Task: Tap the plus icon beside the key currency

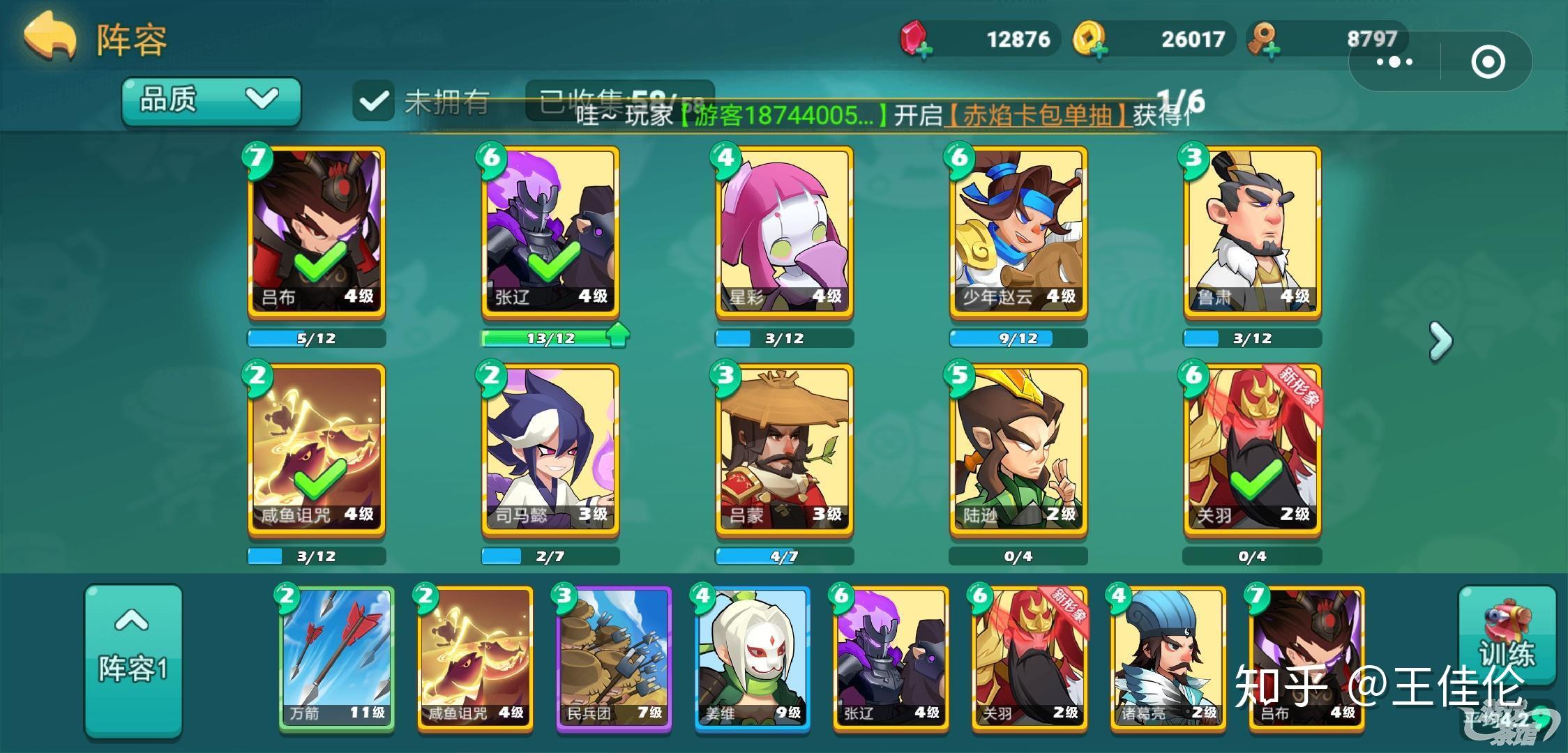Action: tap(1272, 49)
